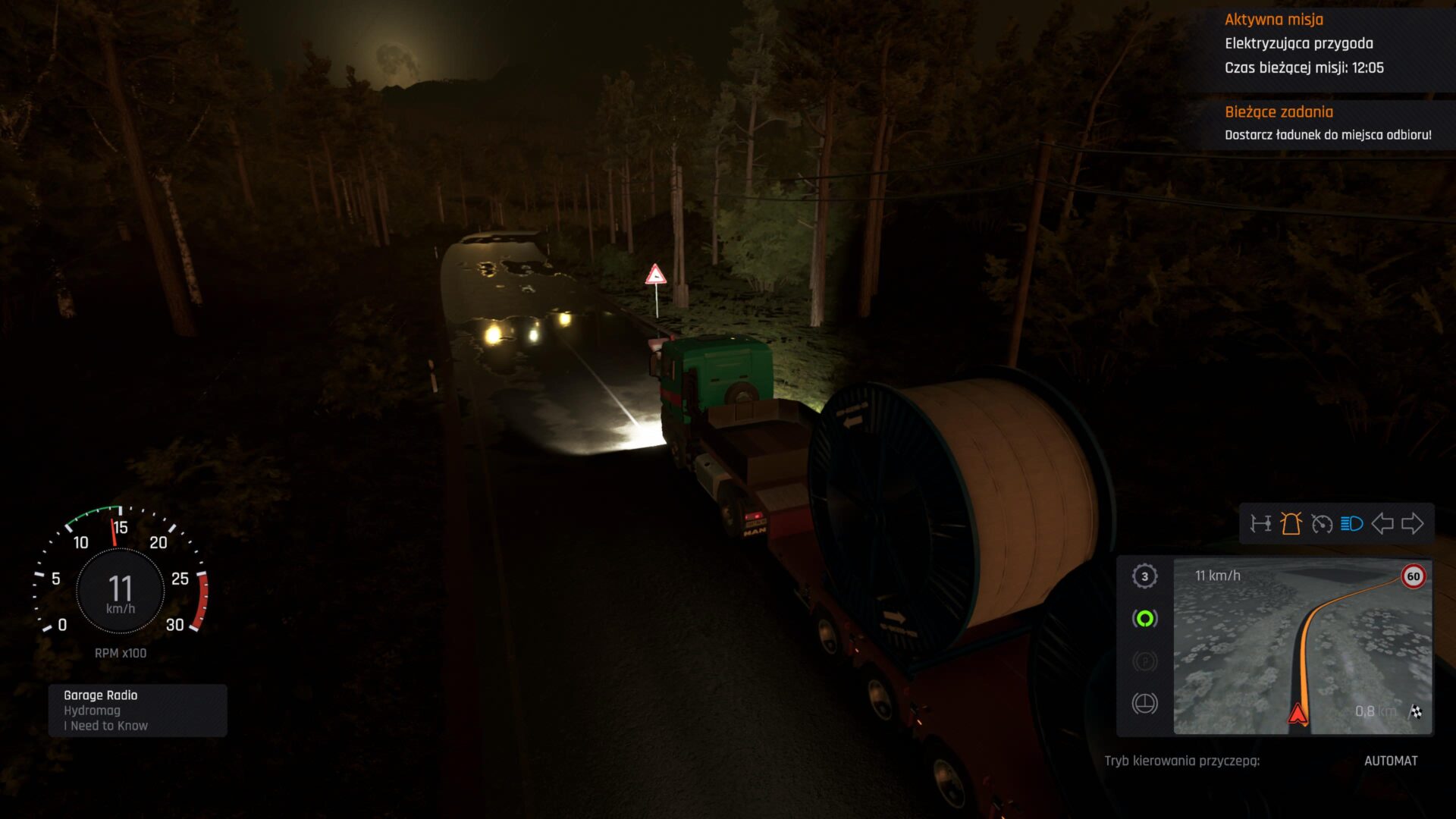This screenshot has height=819, width=1456.
Task: Activate the cruise control speedometer icon
Action: [1323, 523]
